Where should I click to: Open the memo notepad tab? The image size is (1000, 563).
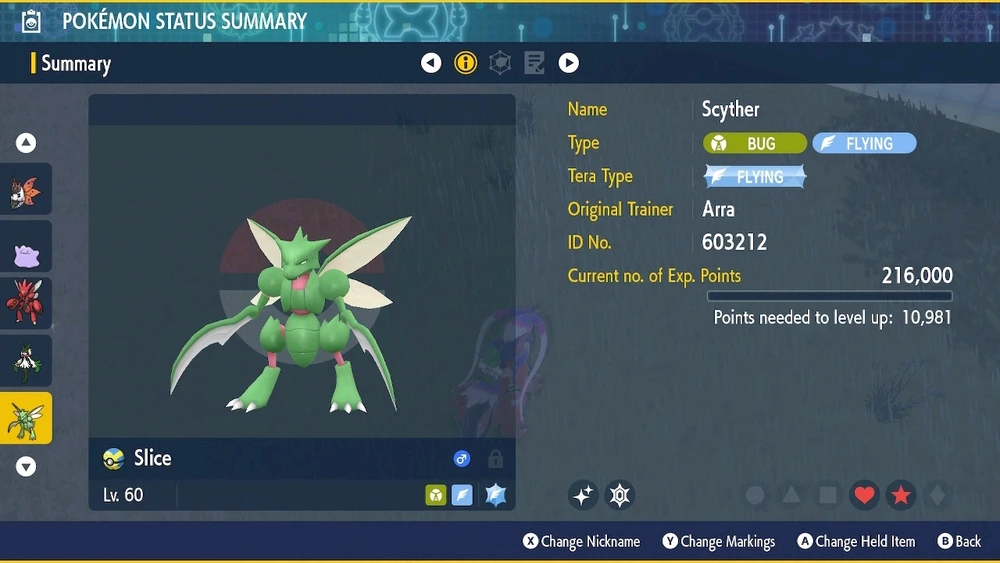pos(534,63)
